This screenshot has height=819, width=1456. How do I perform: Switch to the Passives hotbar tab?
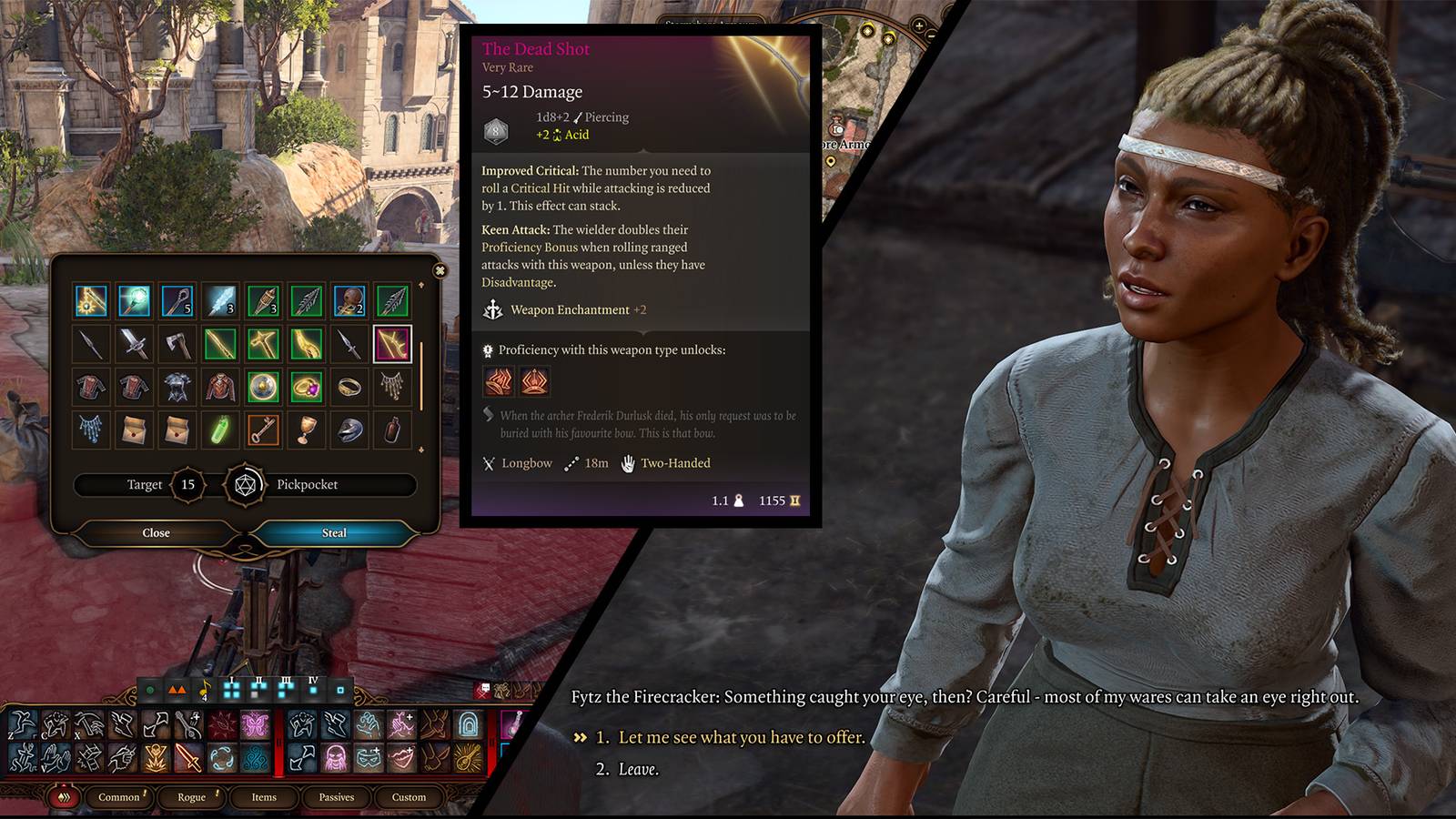(x=337, y=797)
